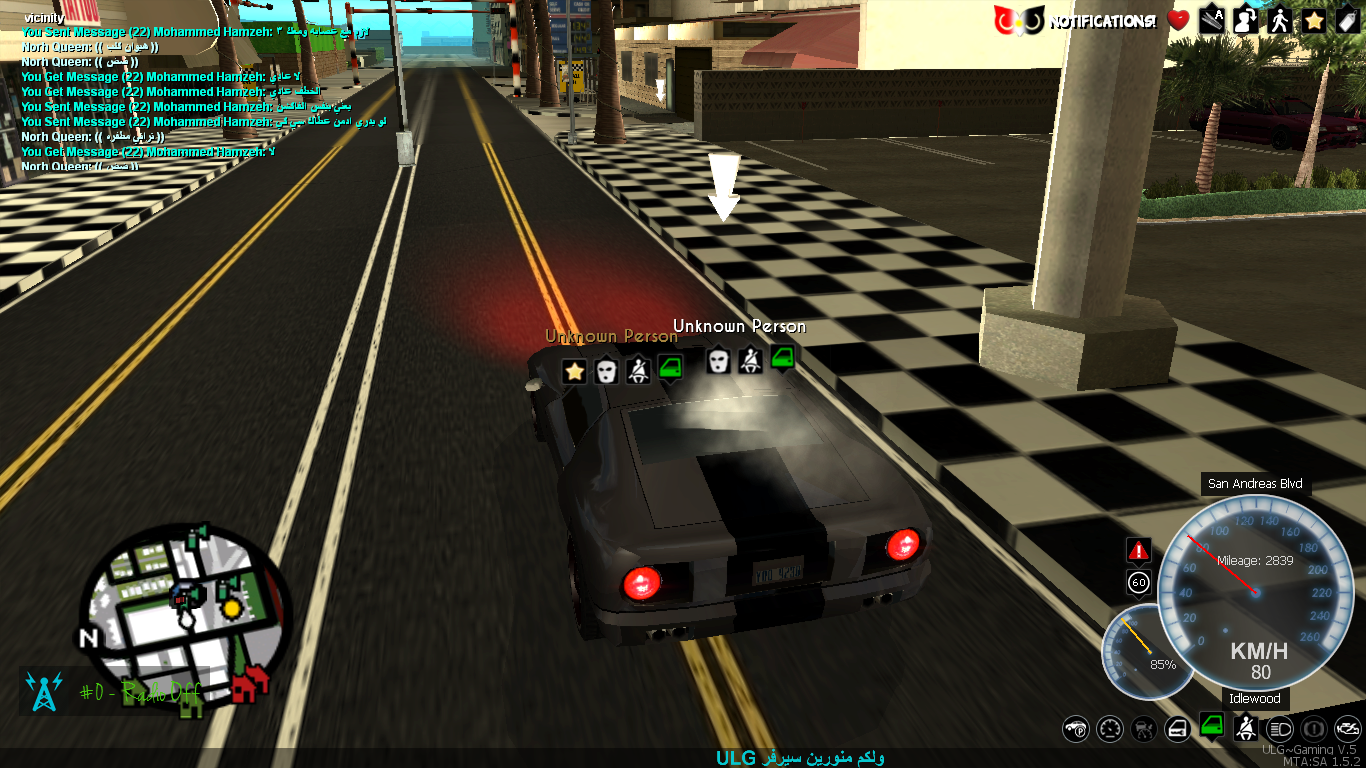Switch the headlights icon
This screenshot has height=768, width=1366.
coord(1280,728)
